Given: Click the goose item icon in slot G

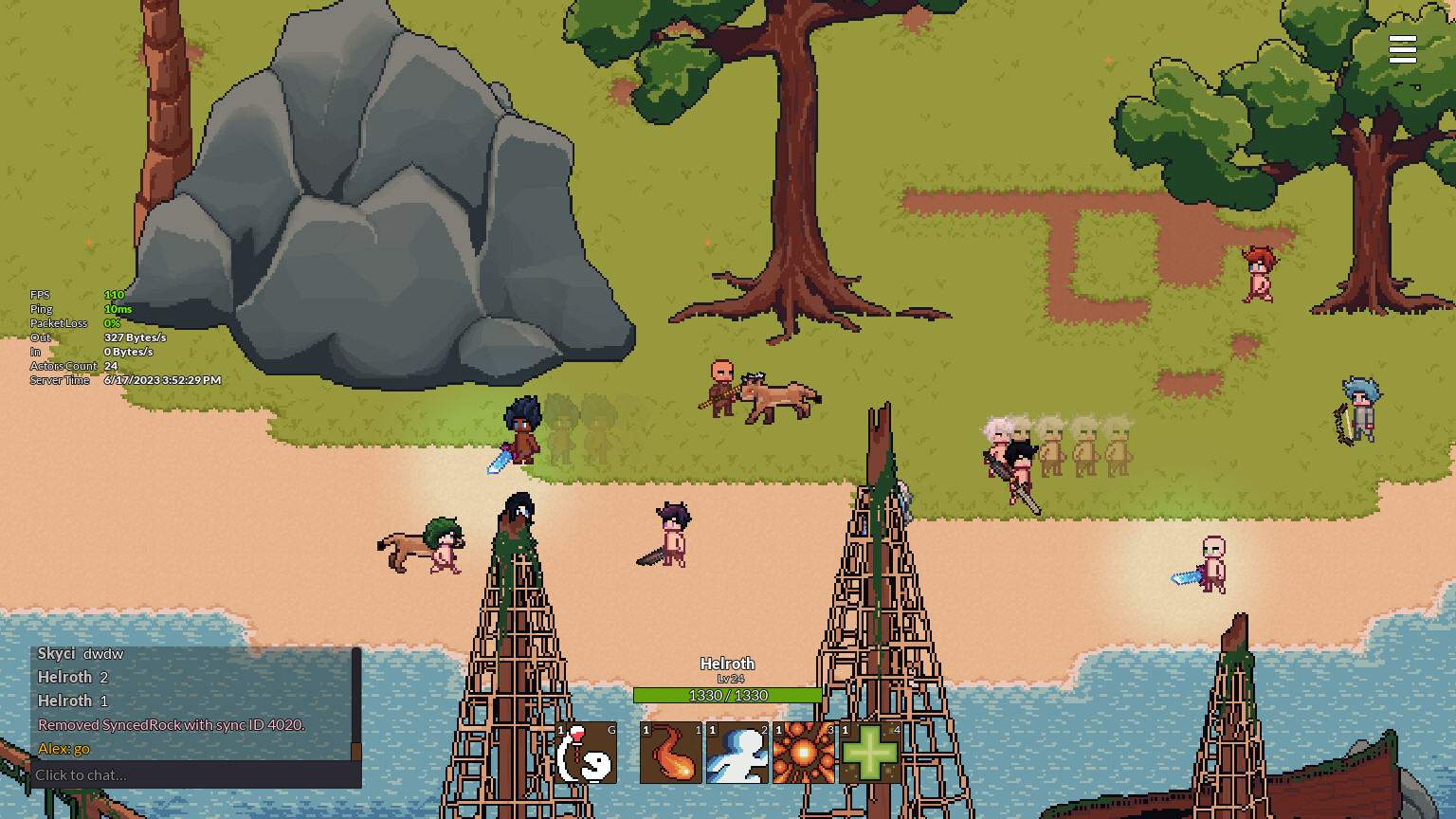Looking at the screenshot, I should [586, 753].
